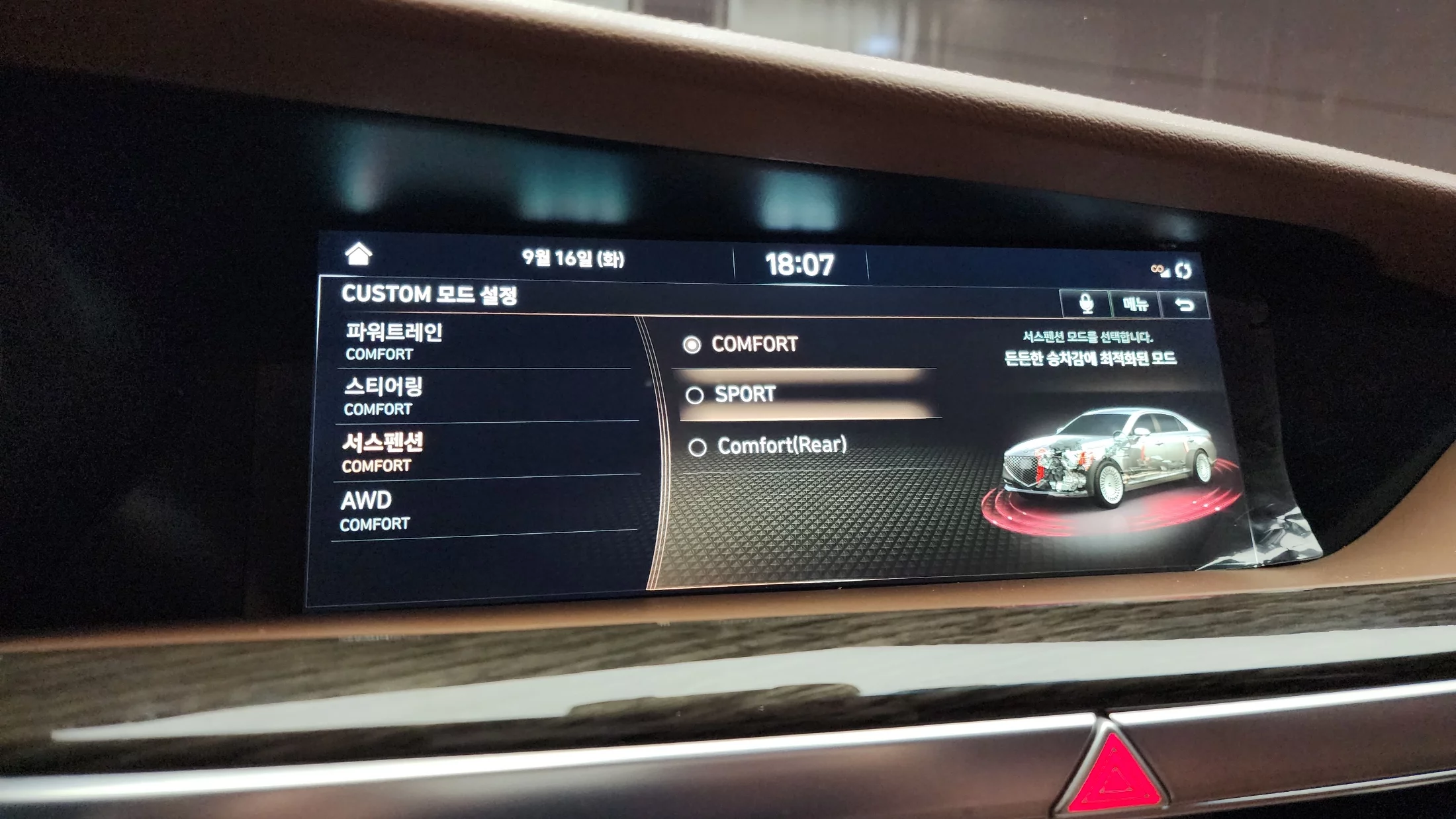Go to the home screen icon
Image resolution: width=1456 pixels, height=819 pixels.
click(x=358, y=253)
